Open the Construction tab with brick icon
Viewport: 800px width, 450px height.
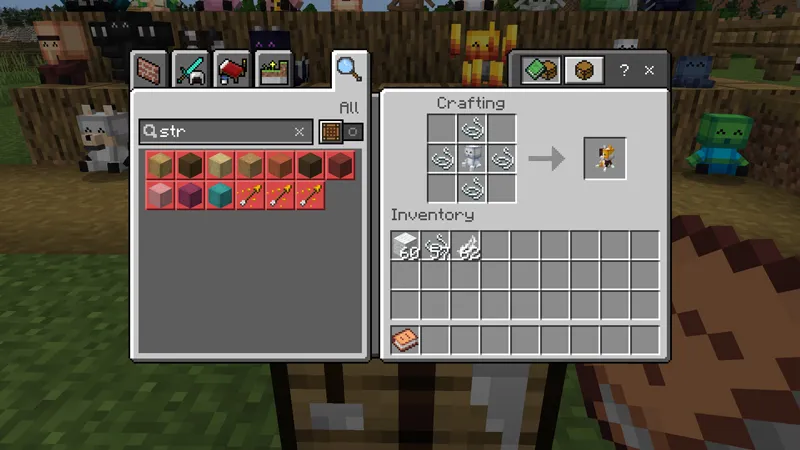coord(150,70)
